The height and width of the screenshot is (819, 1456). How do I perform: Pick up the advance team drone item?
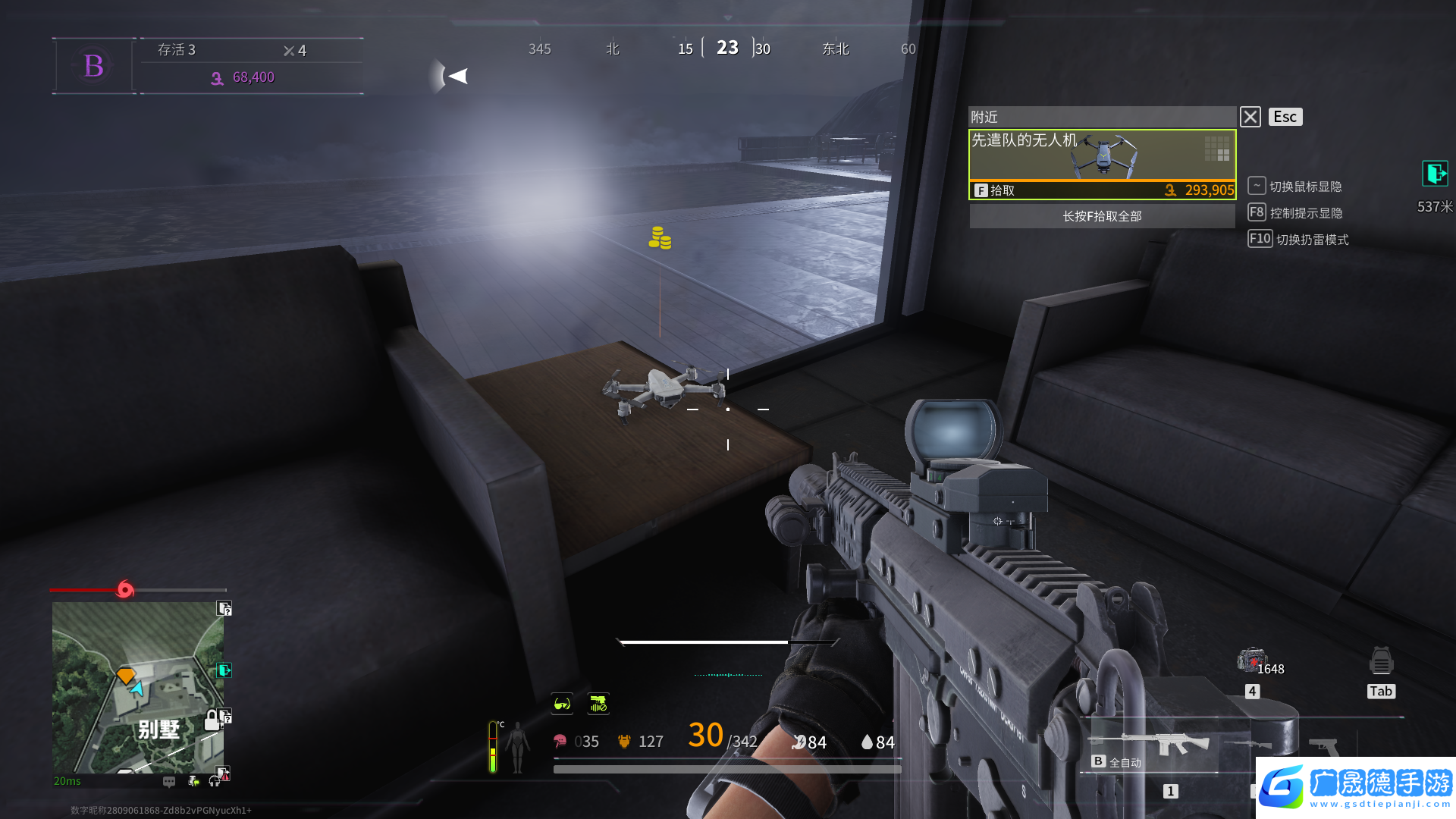coord(1102,164)
